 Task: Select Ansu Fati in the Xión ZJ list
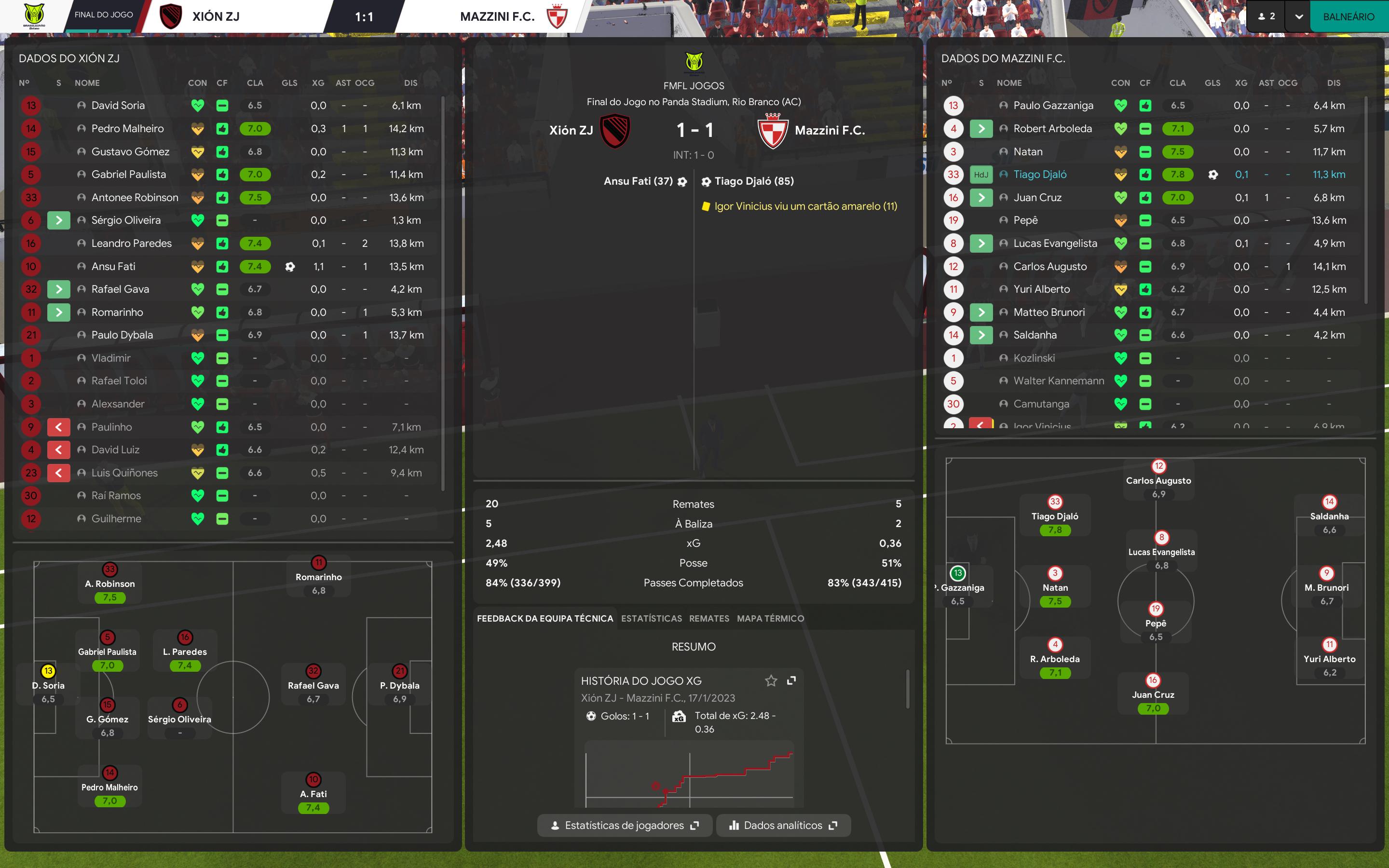(x=113, y=266)
